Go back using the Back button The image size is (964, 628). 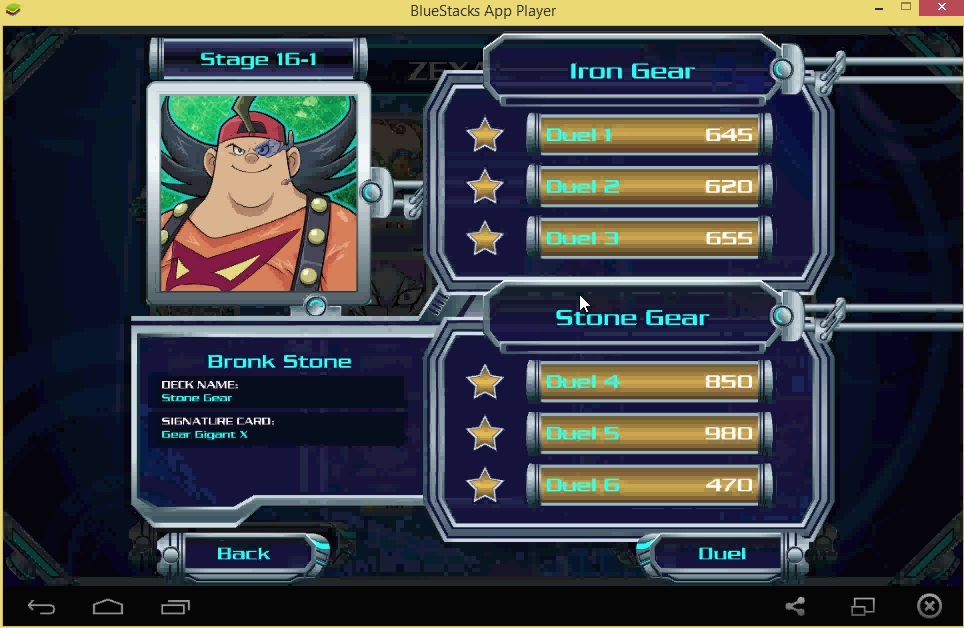[x=244, y=553]
